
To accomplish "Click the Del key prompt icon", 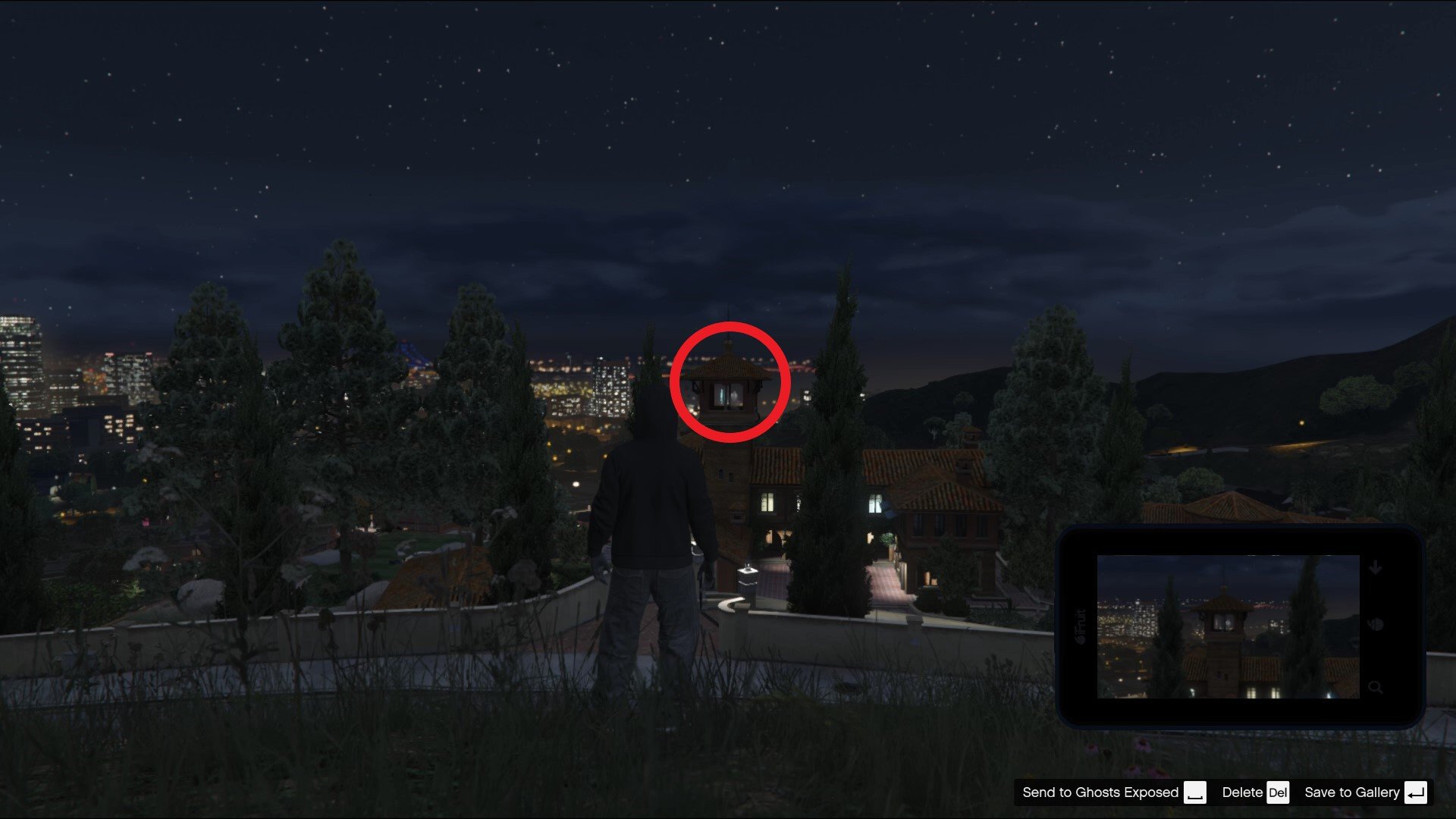I will tap(1278, 793).
